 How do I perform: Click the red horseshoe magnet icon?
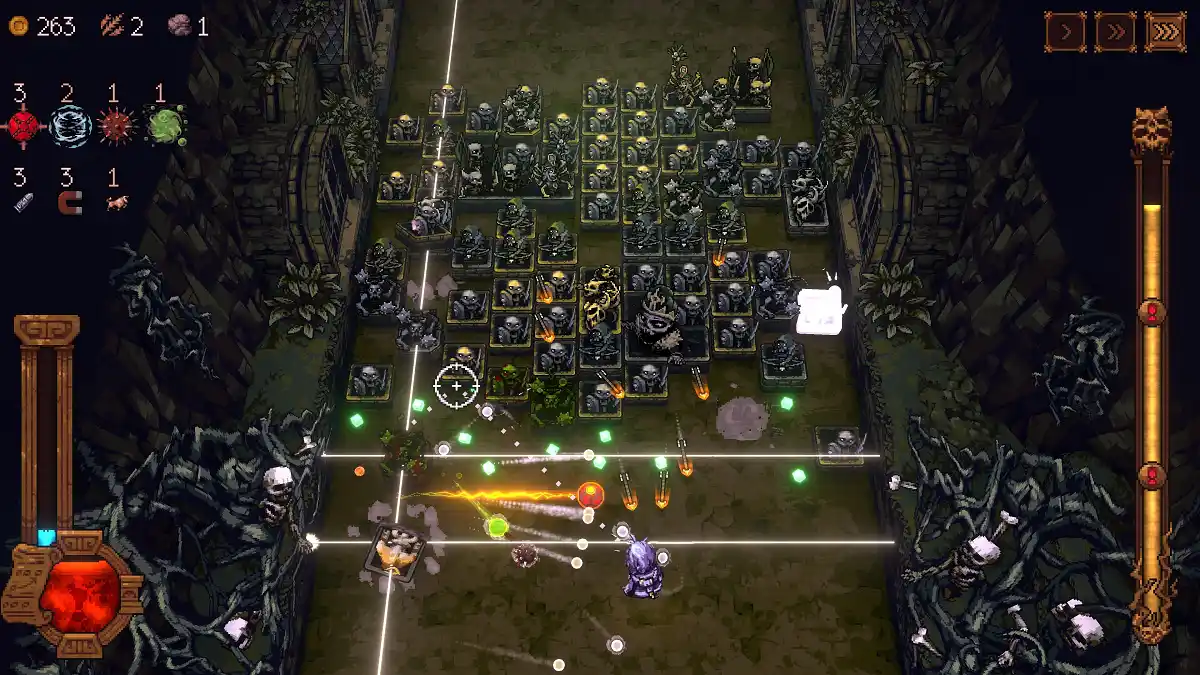point(69,204)
